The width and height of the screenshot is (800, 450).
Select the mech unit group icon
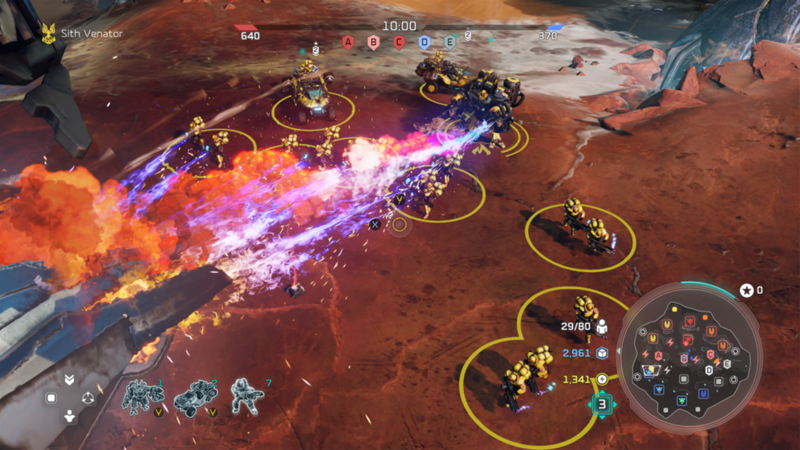[x=142, y=397]
